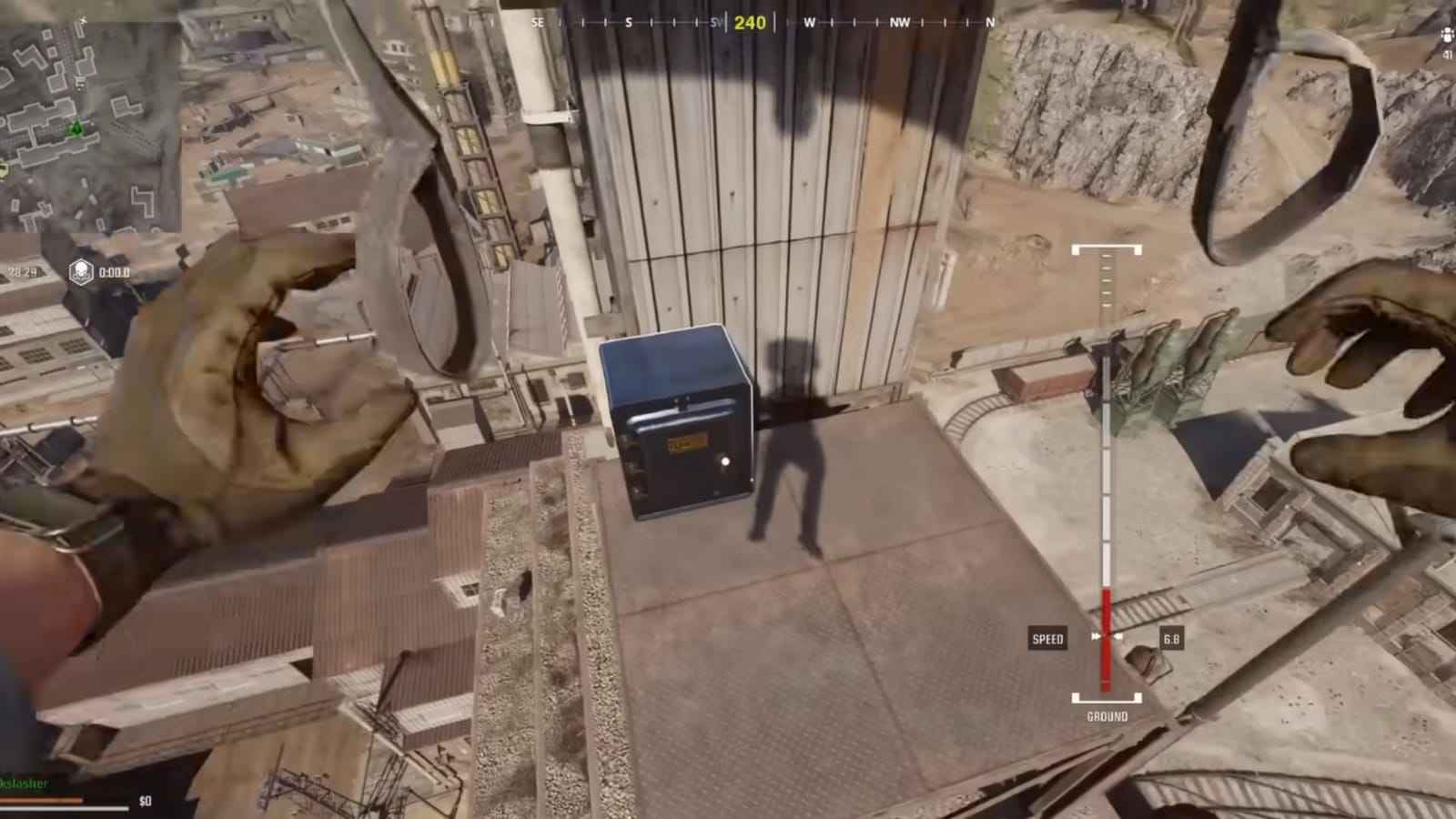Click the 0:00.0 respawn timer
The height and width of the screenshot is (819, 1456).
pos(115,272)
